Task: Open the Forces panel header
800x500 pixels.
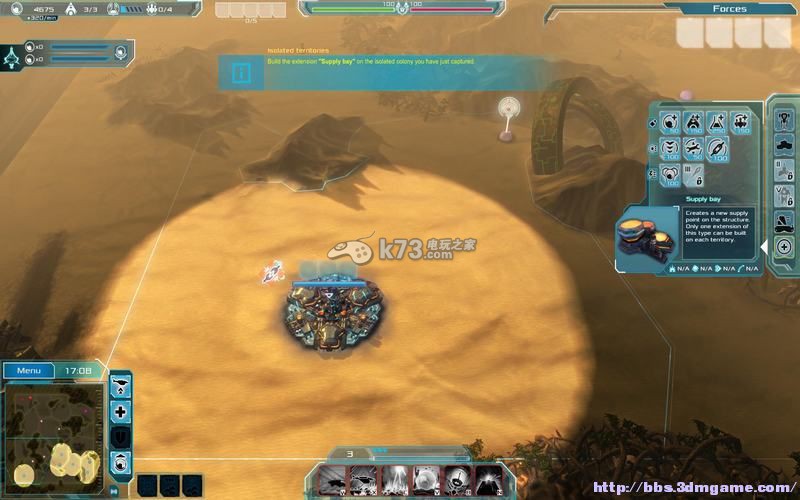Action: tap(729, 9)
